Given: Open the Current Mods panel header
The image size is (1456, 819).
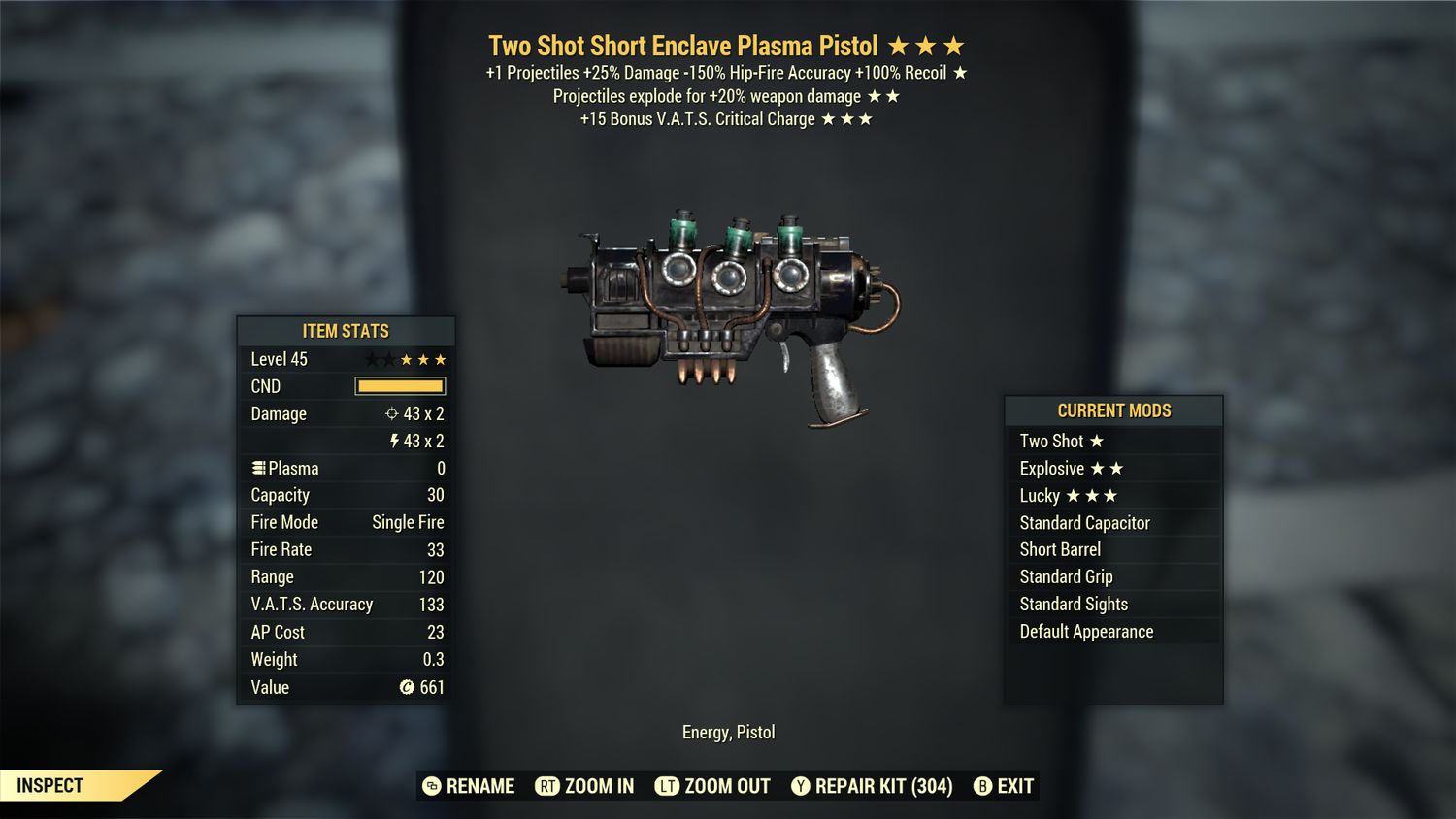Looking at the screenshot, I should tap(1112, 410).
